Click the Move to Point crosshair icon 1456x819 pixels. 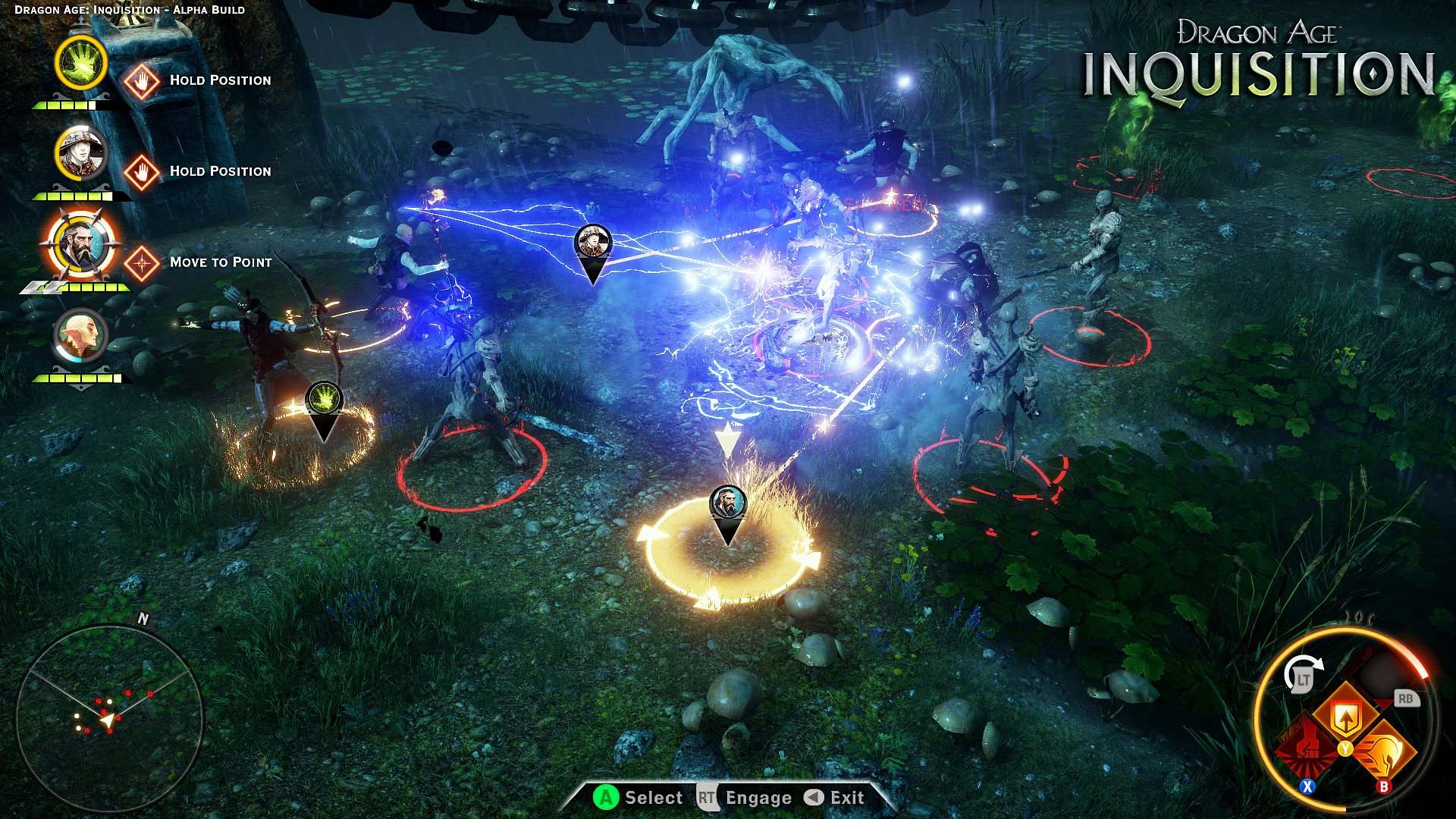click(141, 262)
